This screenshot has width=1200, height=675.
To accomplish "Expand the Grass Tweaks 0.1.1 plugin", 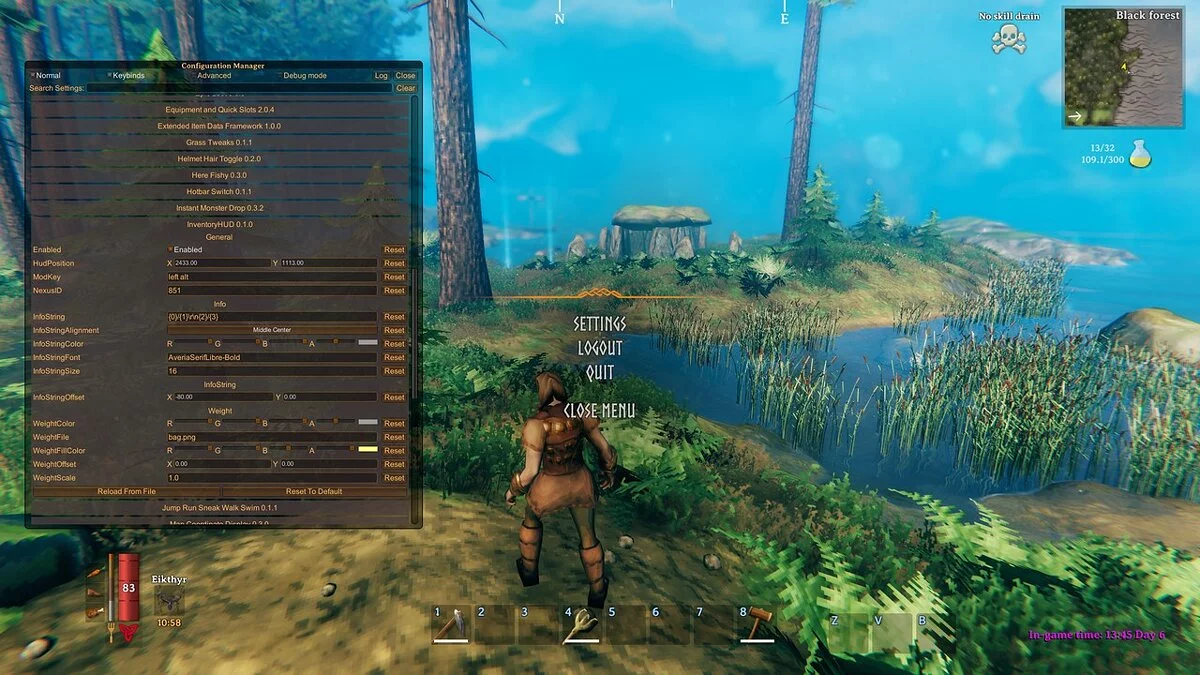I will tap(218, 143).
